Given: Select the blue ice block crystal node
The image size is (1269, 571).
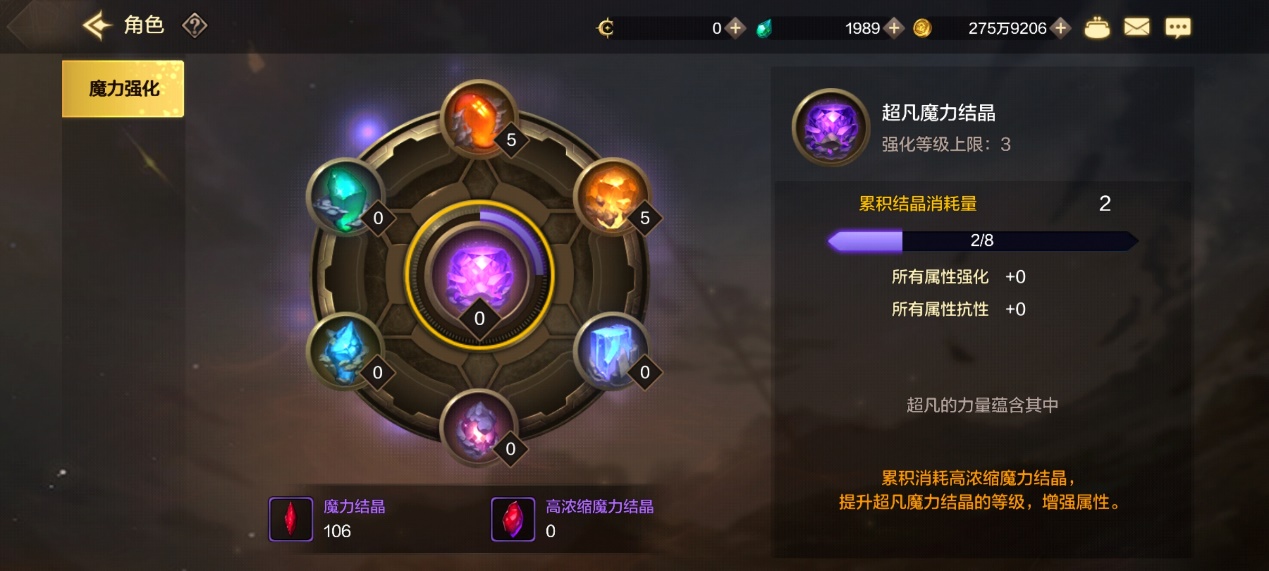Looking at the screenshot, I should 612,351.
